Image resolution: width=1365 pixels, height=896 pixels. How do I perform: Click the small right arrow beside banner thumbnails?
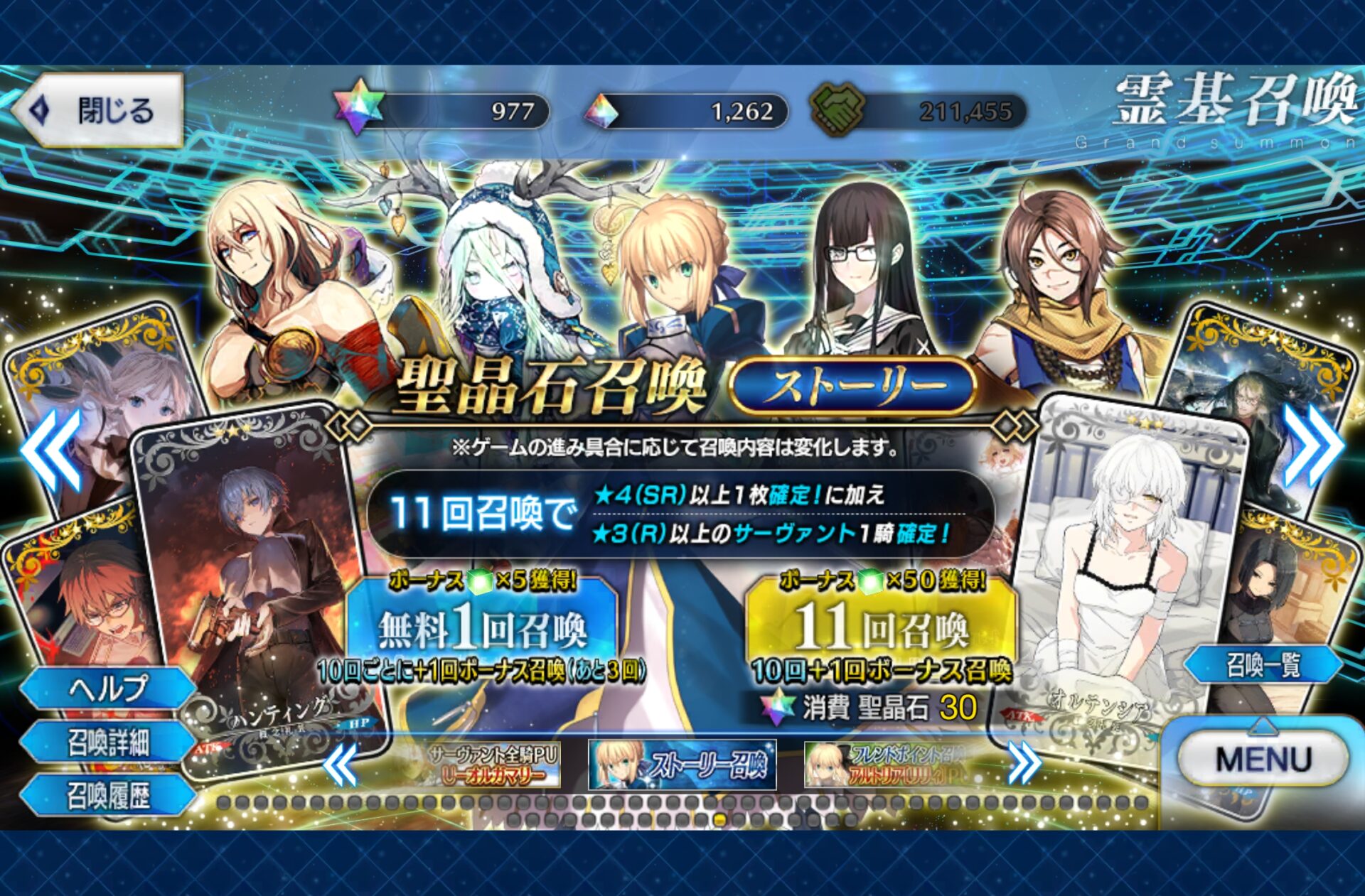click(x=1024, y=764)
